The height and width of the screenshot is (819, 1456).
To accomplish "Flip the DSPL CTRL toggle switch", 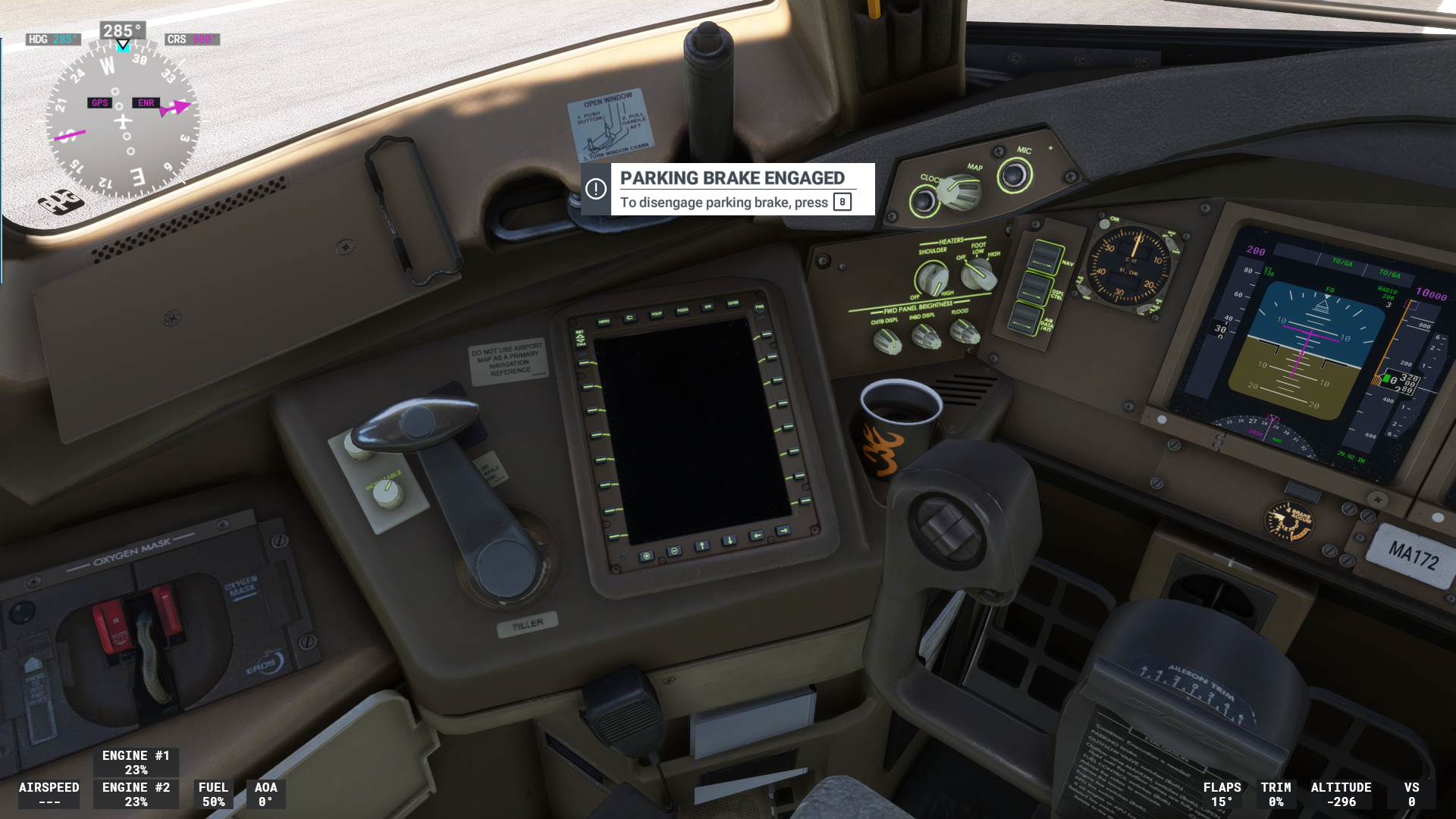I will click(1034, 287).
